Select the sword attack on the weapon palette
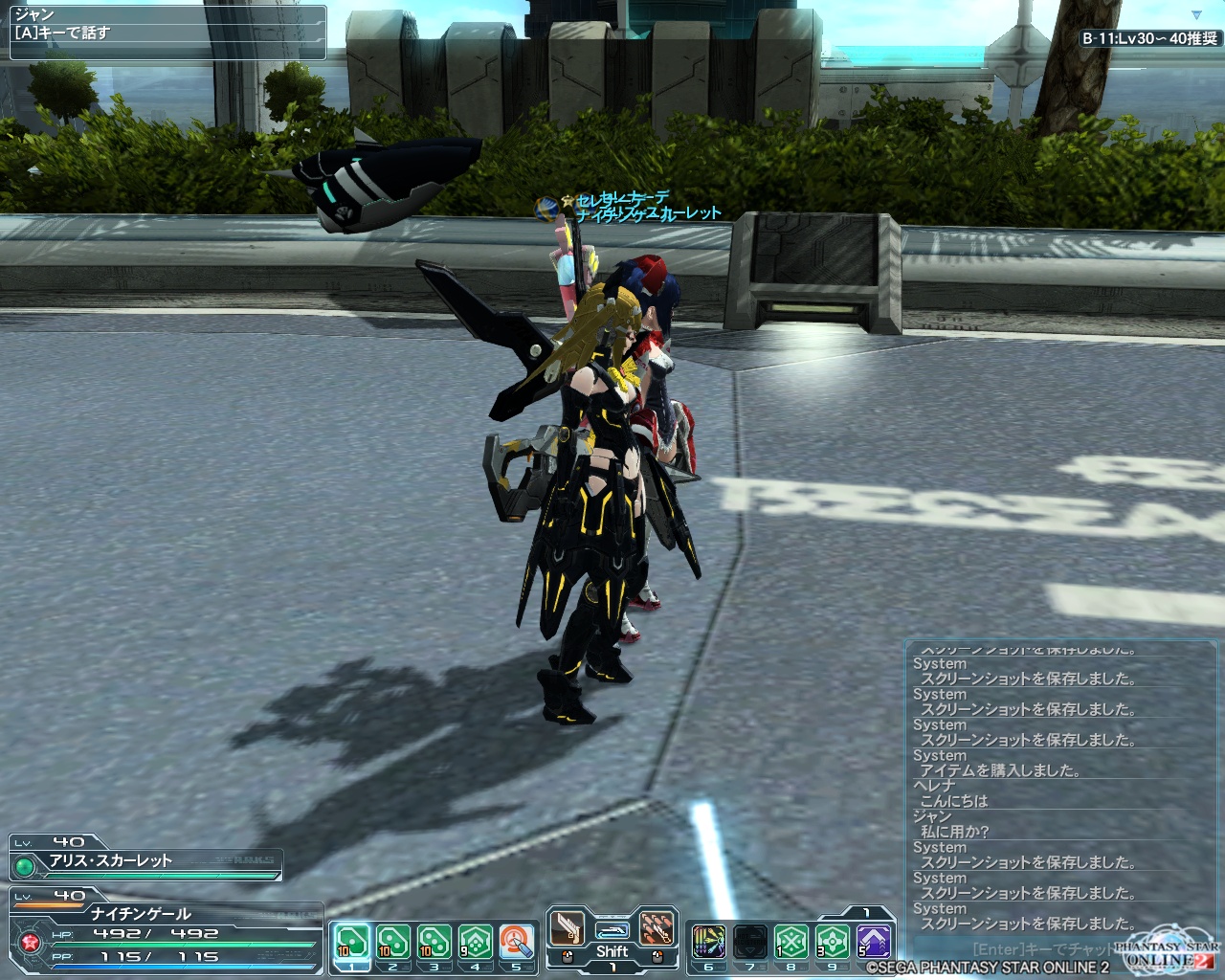Image resolution: width=1225 pixels, height=980 pixels. click(567, 928)
